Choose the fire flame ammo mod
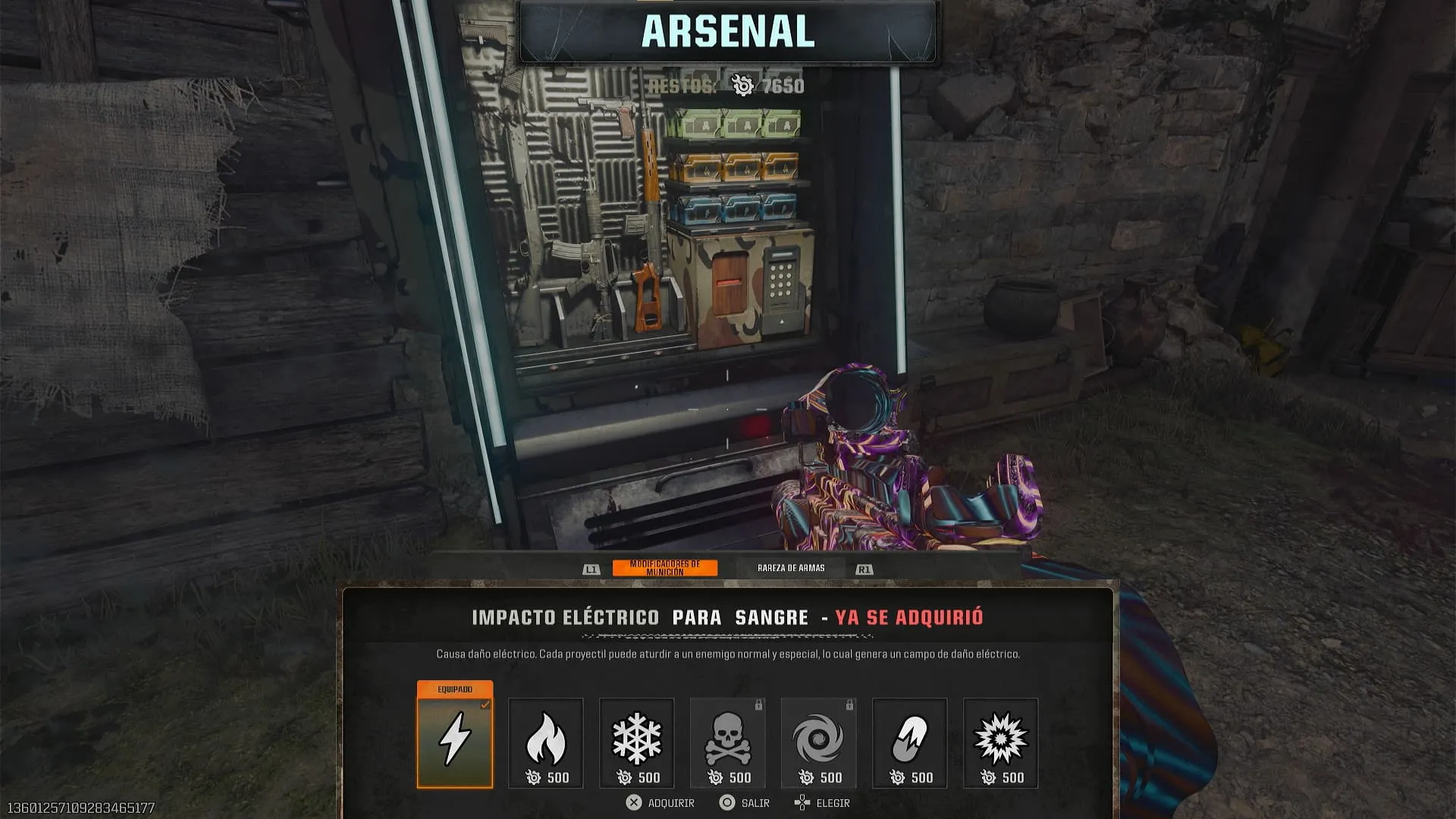 (546, 742)
